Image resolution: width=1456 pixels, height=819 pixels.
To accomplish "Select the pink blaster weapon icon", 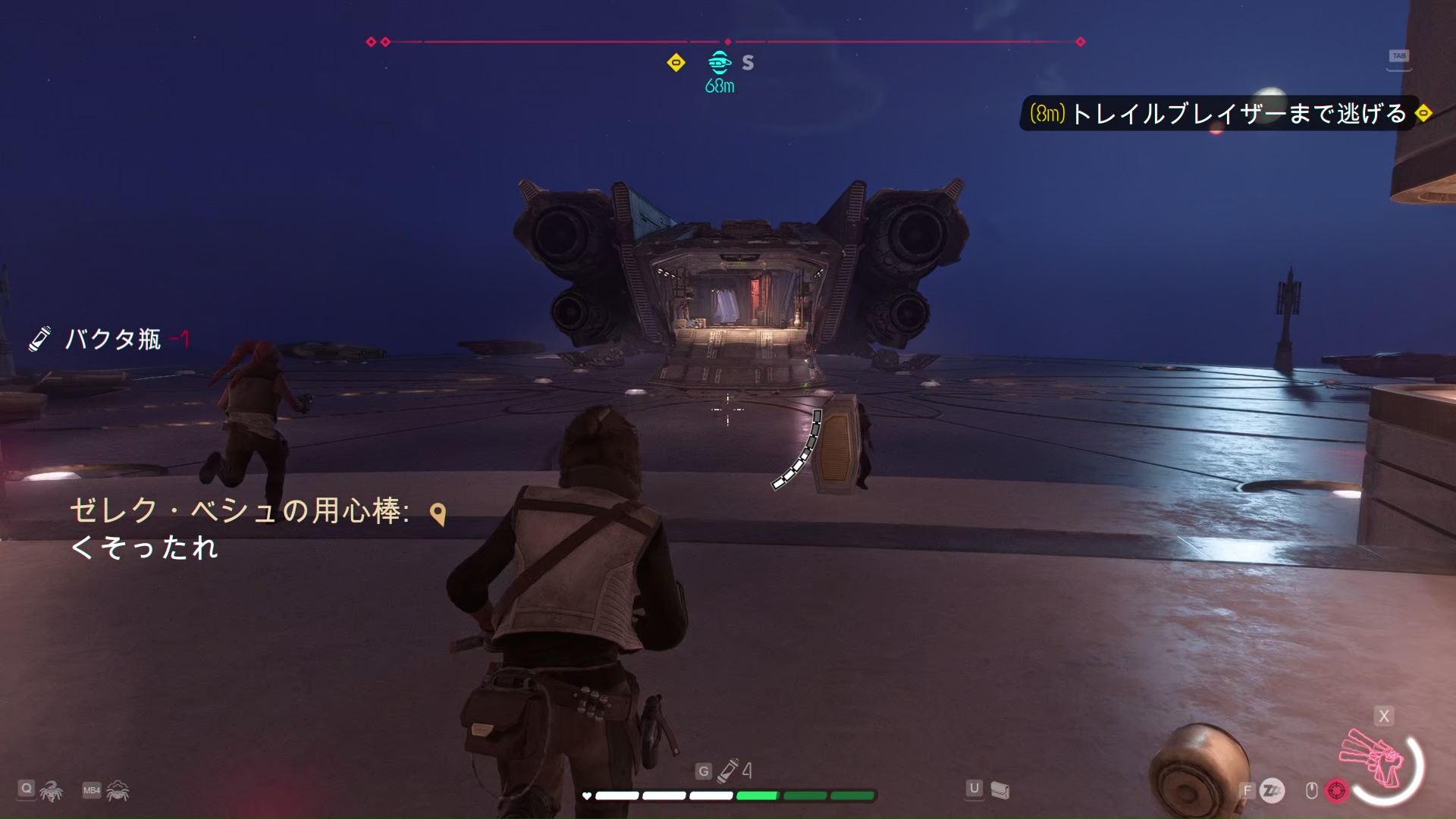I will (x=1373, y=758).
